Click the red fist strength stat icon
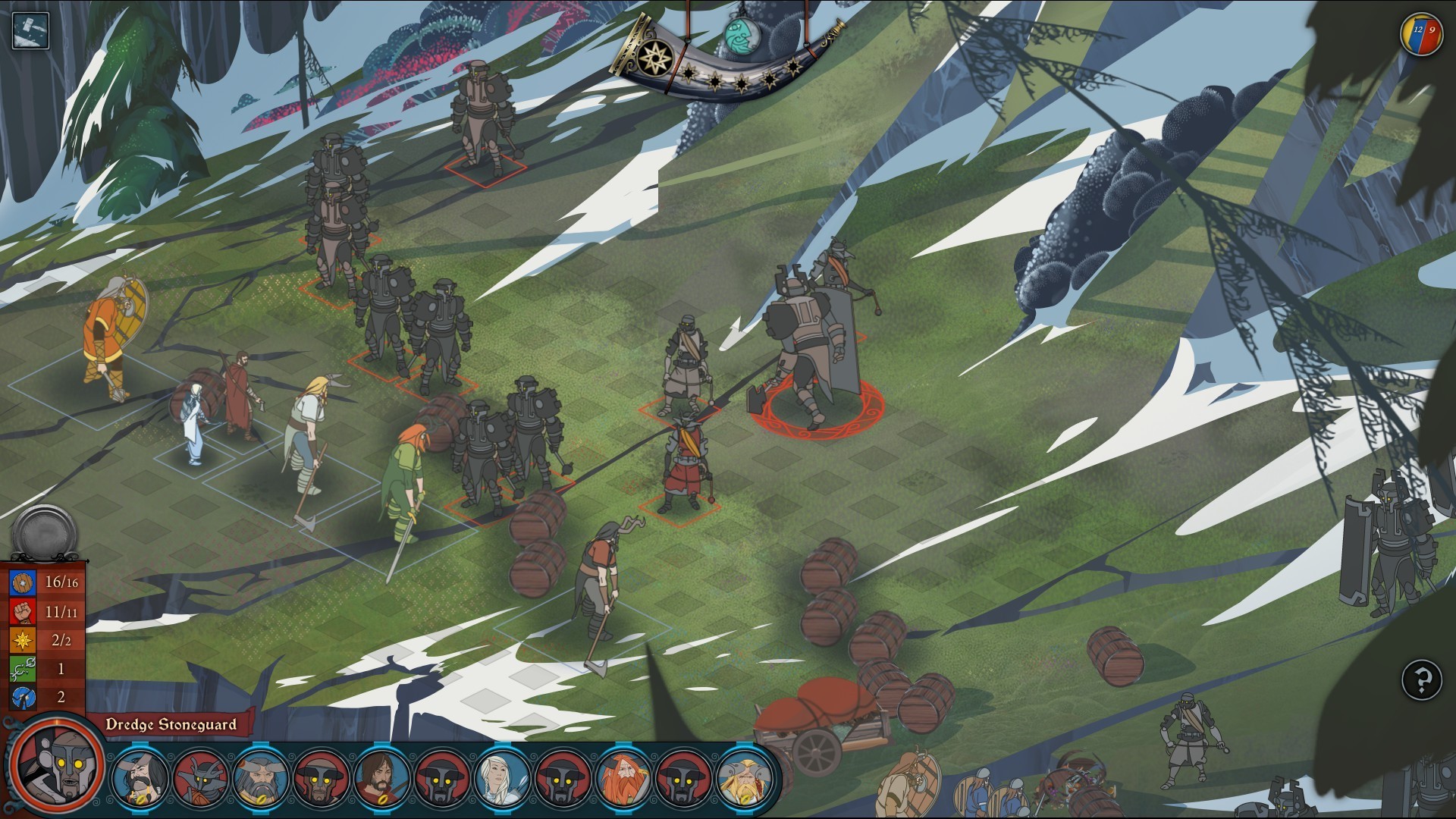 click(23, 611)
